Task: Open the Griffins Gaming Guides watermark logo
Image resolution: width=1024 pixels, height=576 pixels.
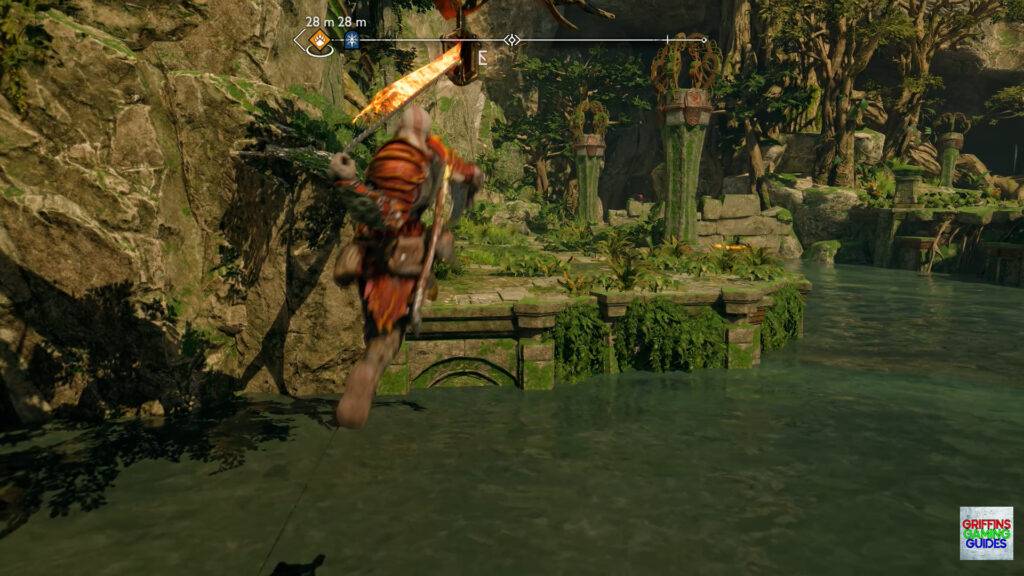Action: coord(986,532)
